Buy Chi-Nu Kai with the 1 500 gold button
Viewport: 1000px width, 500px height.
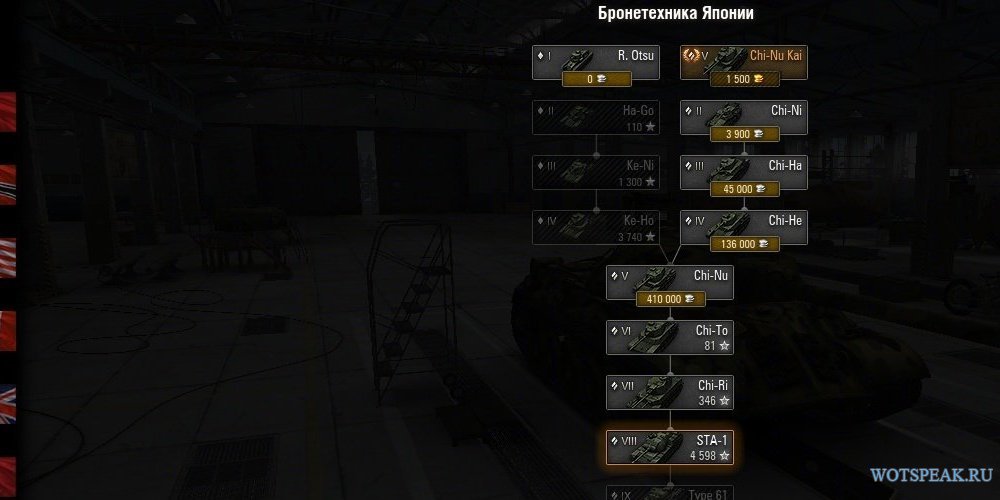click(744, 79)
